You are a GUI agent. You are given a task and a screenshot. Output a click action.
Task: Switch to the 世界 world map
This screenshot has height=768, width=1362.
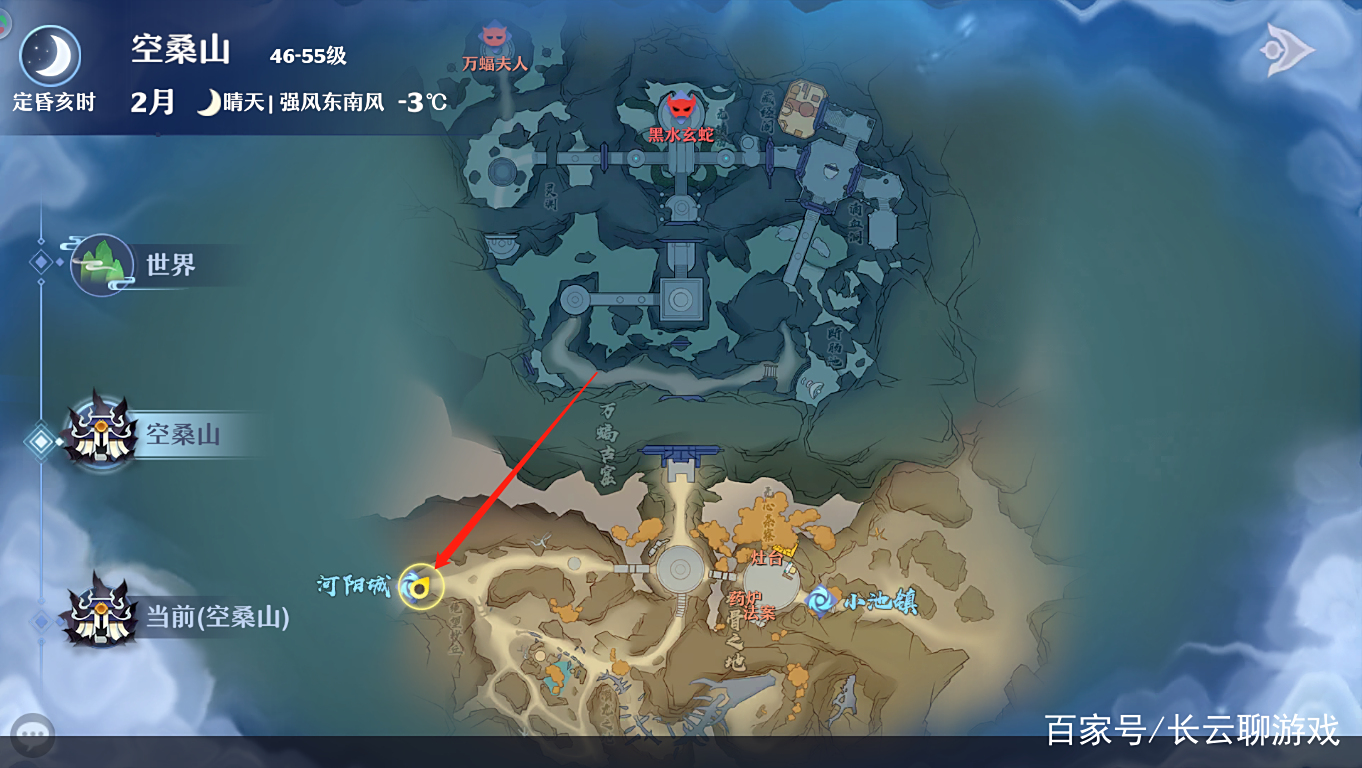click(x=103, y=265)
